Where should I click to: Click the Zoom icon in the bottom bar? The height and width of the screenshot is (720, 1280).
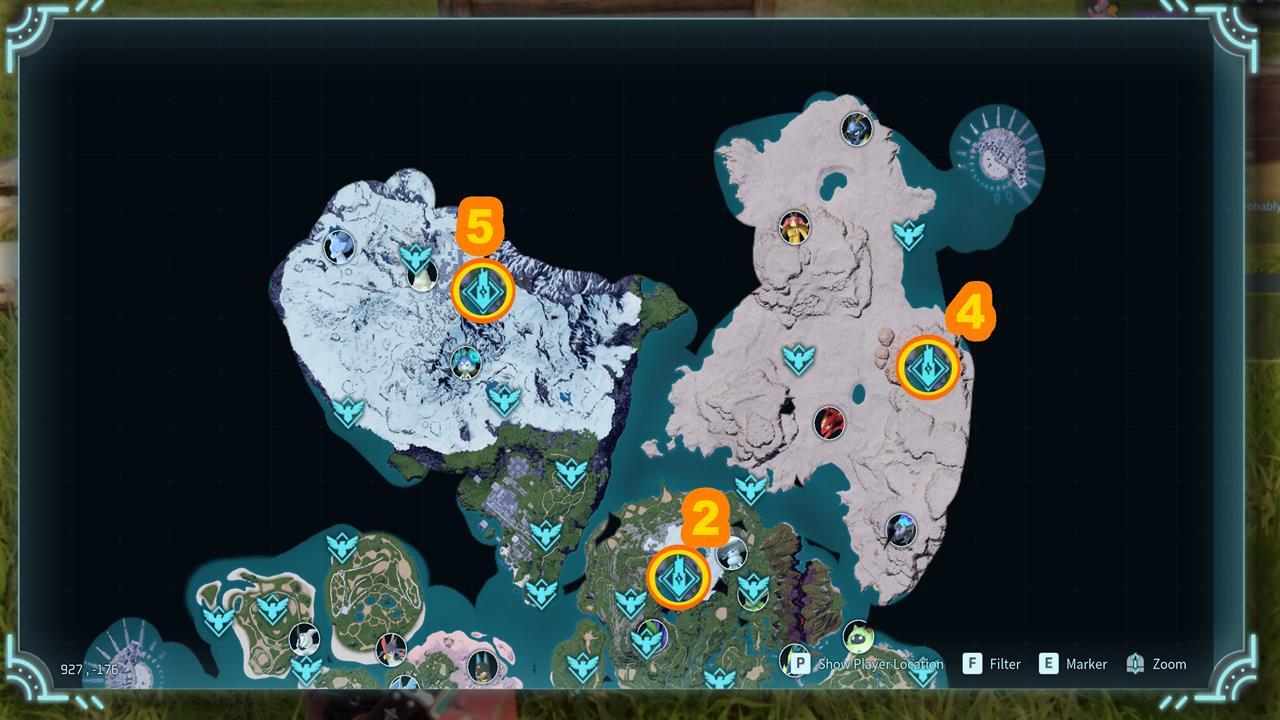[x=1136, y=663]
